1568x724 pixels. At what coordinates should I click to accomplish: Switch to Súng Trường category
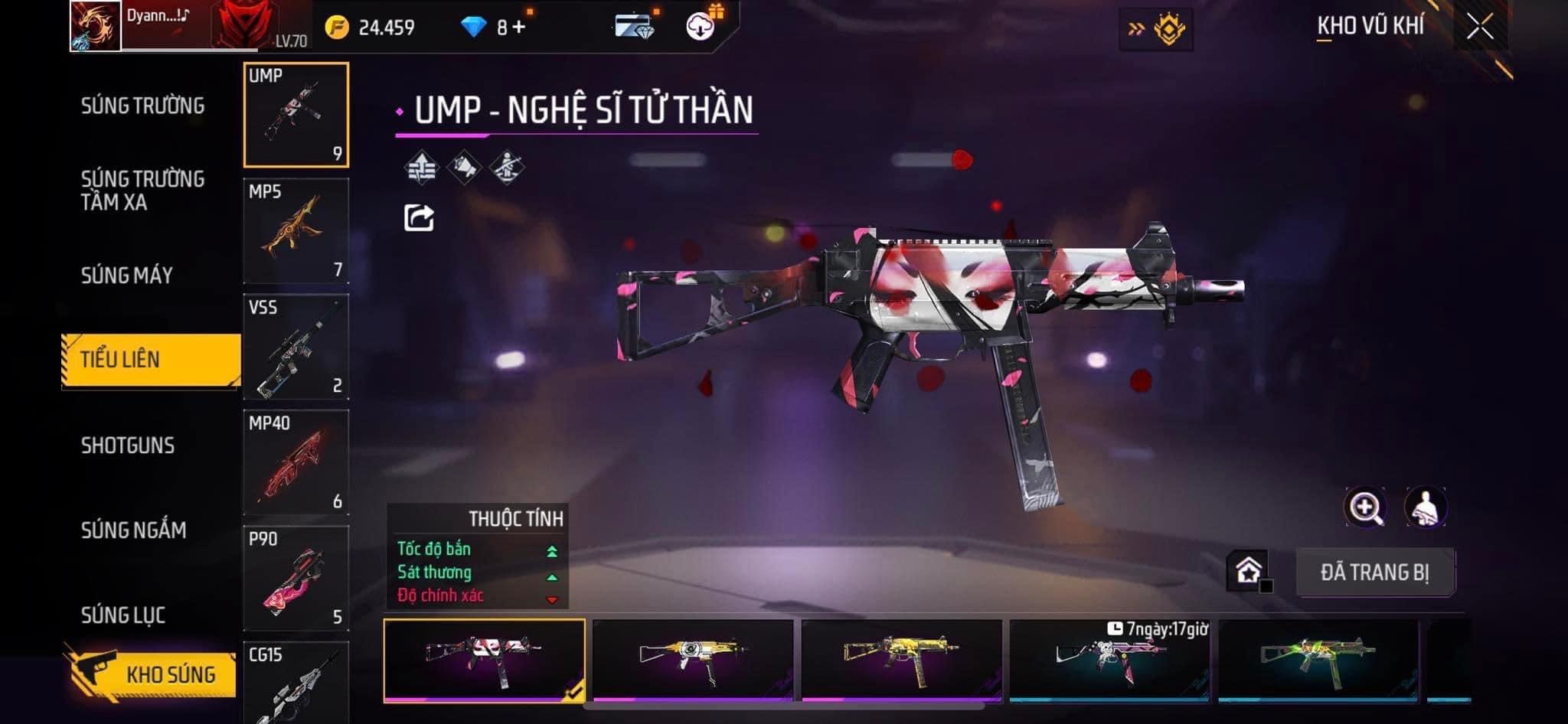pyautogui.click(x=142, y=106)
